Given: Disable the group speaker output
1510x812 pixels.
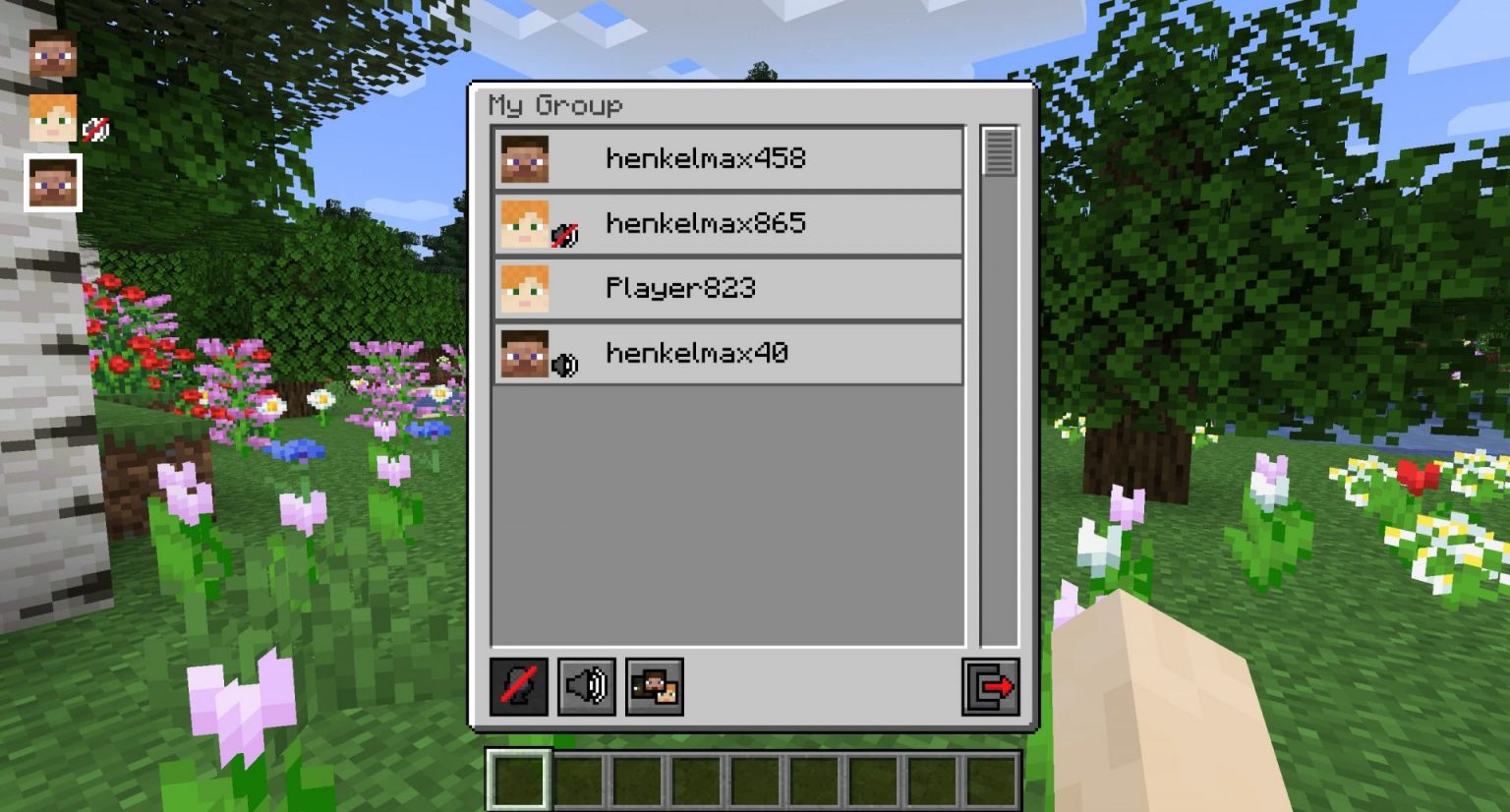Looking at the screenshot, I should [587, 688].
